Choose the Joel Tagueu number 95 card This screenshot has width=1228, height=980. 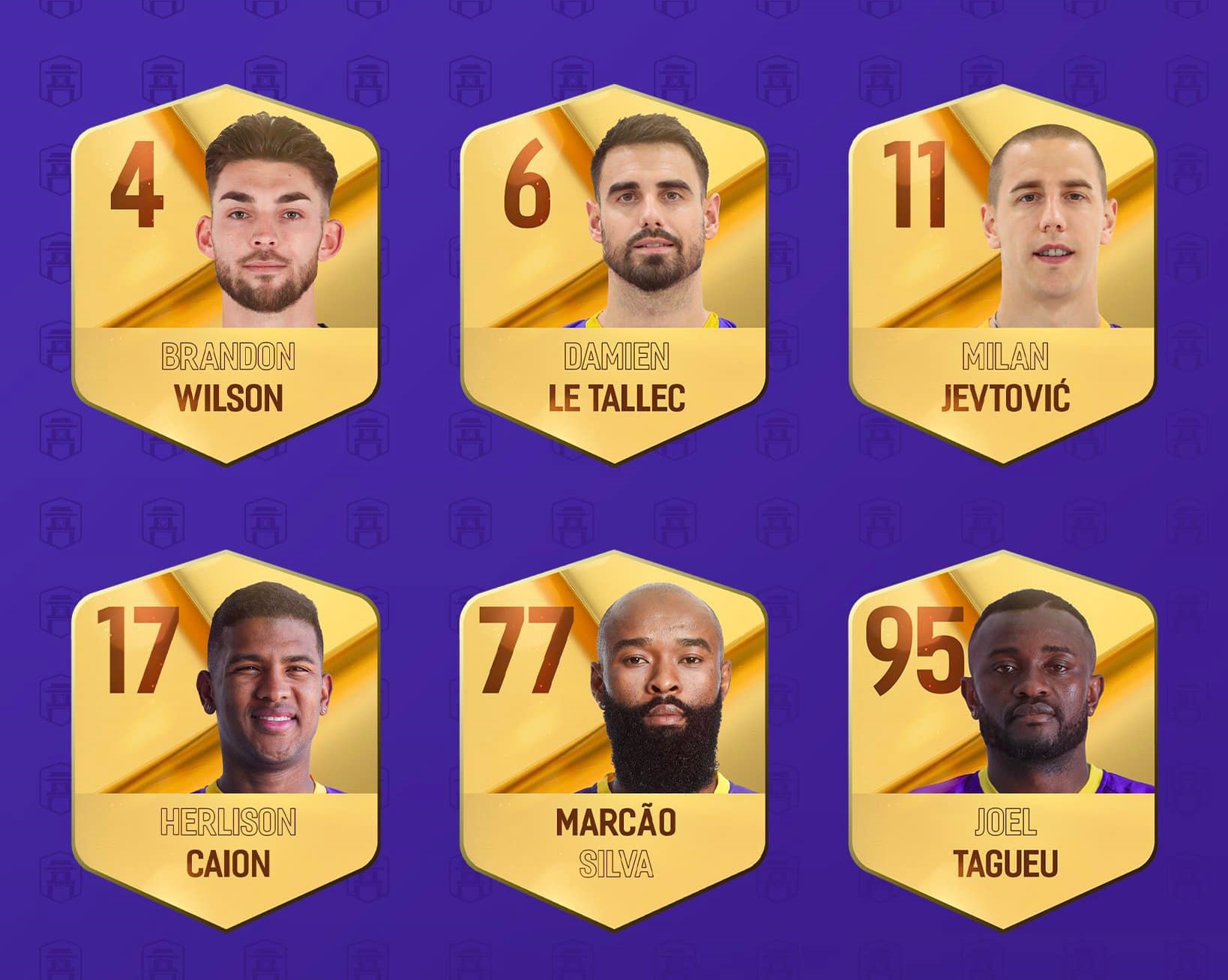1002,740
